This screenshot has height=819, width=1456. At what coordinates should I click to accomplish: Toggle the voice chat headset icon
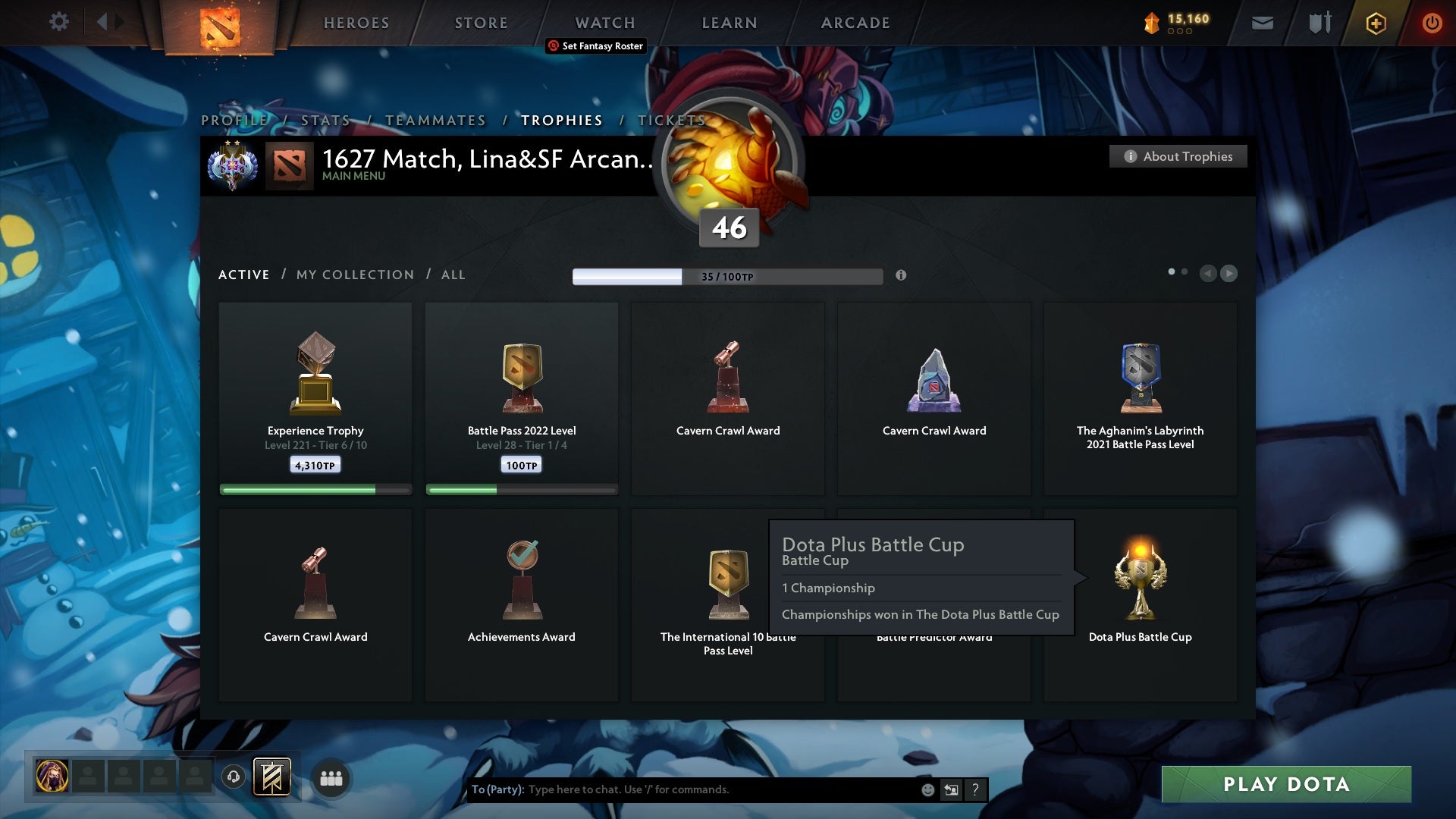[232, 777]
